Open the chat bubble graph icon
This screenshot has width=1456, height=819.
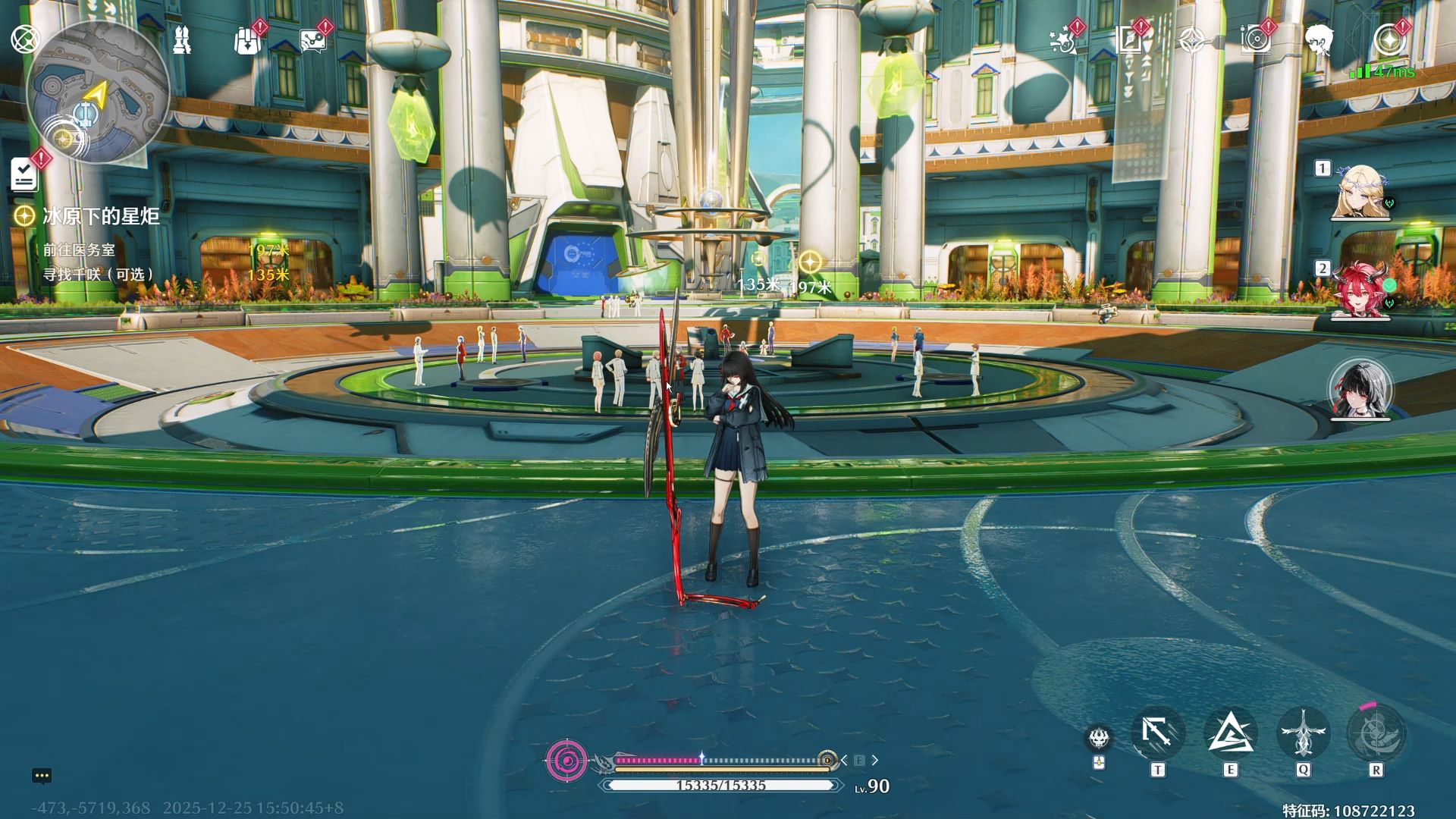point(312,41)
